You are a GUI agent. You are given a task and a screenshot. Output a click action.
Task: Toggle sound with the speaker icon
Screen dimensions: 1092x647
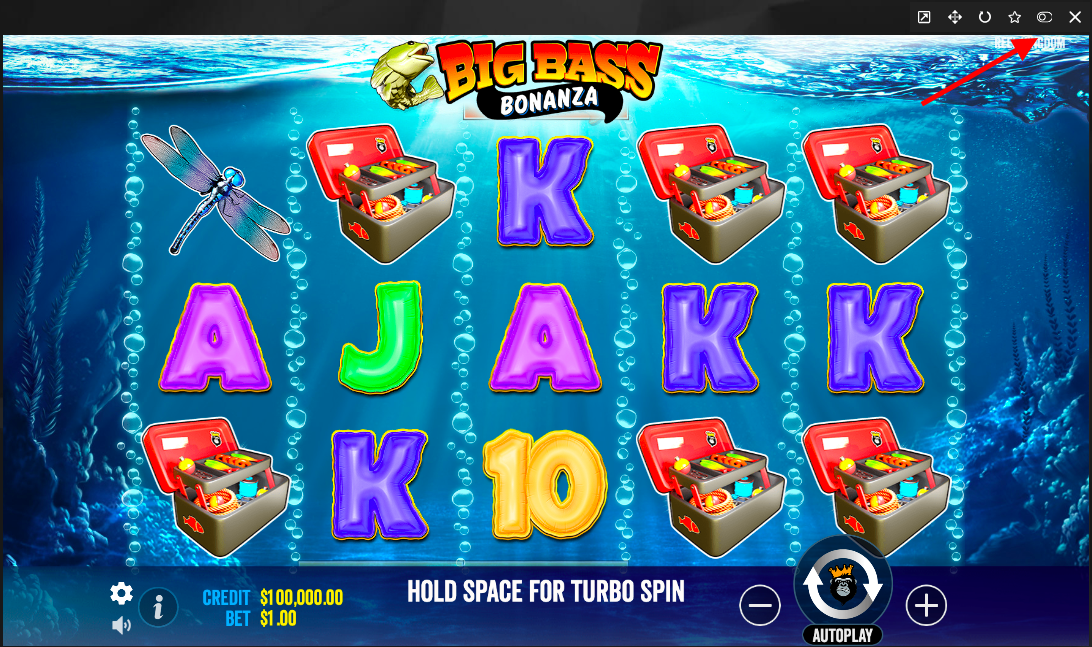pyautogui.click(x=121, y=626)
